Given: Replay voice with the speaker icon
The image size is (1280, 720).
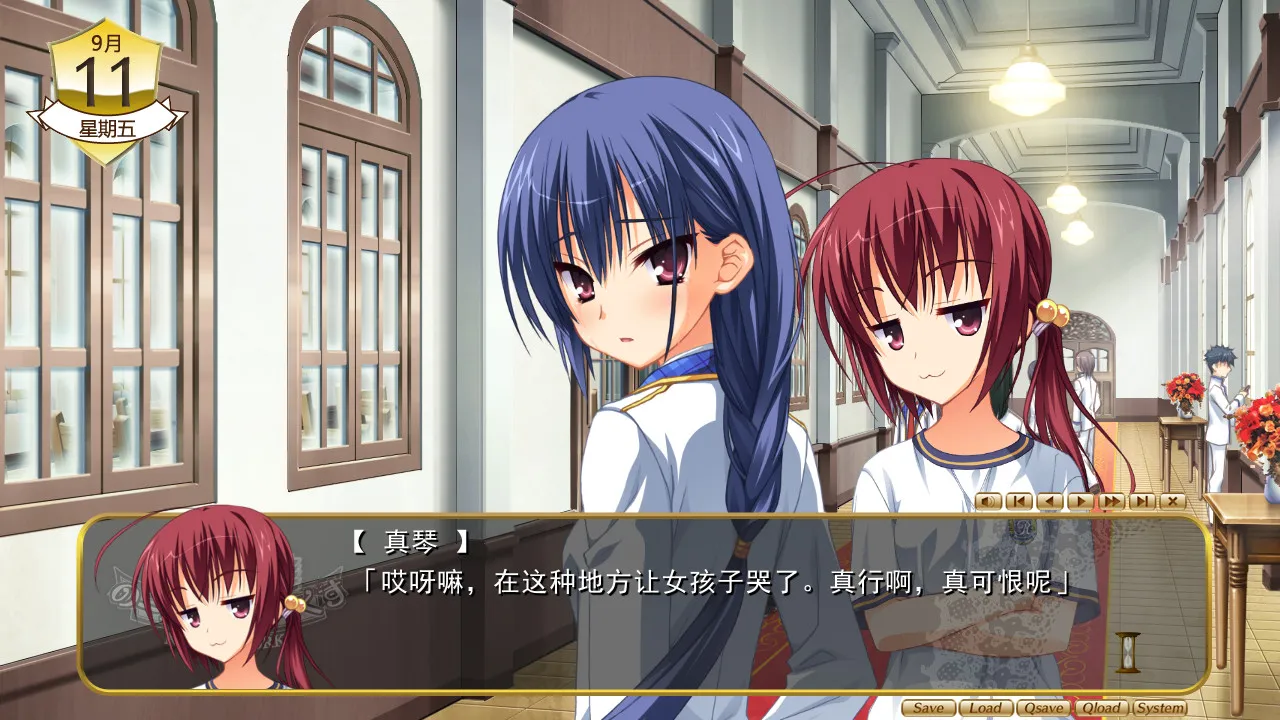Looking at the screenshot, I should click(x=988, y=501).
